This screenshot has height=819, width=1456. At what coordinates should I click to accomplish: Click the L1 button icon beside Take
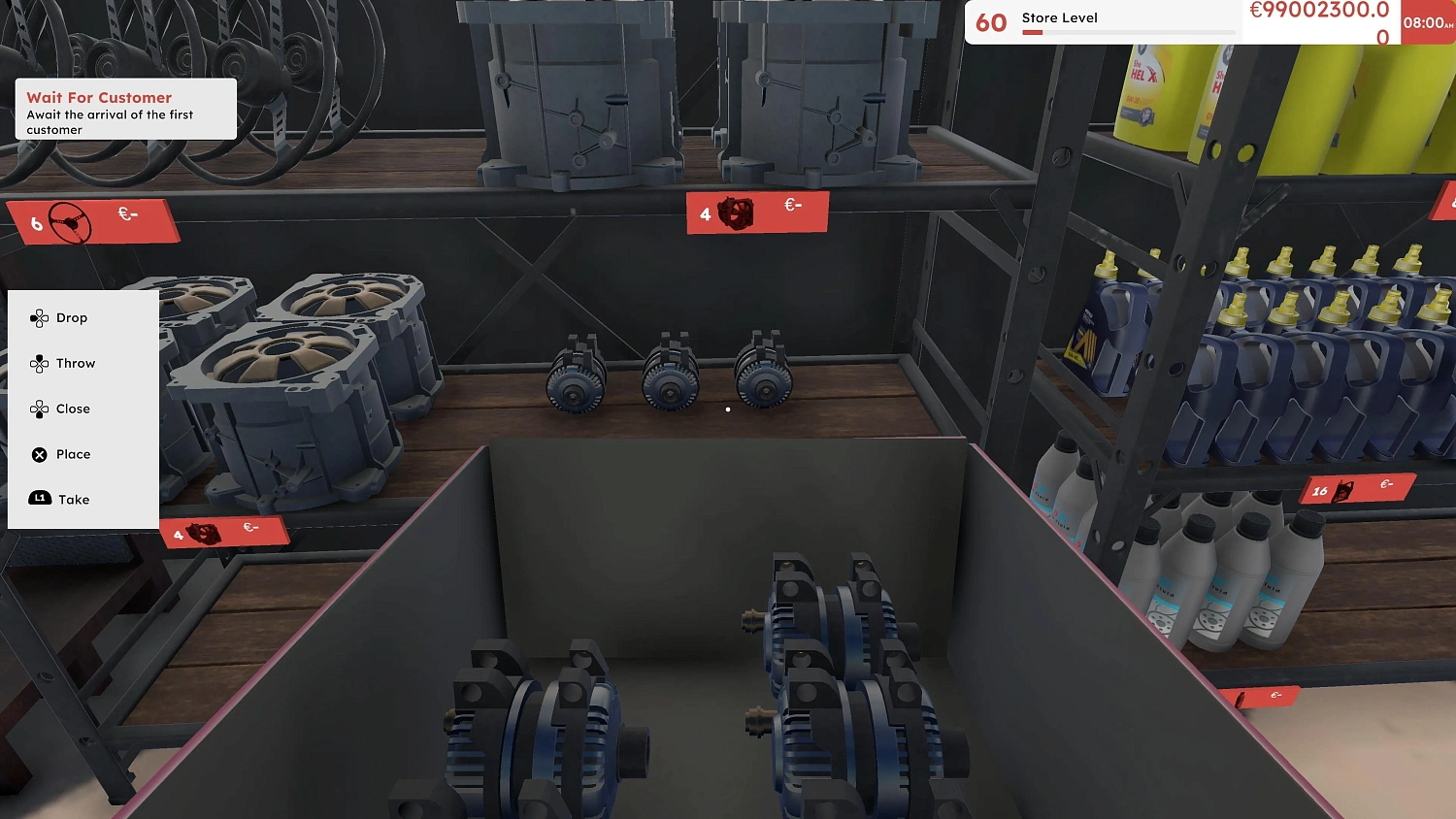38,498
